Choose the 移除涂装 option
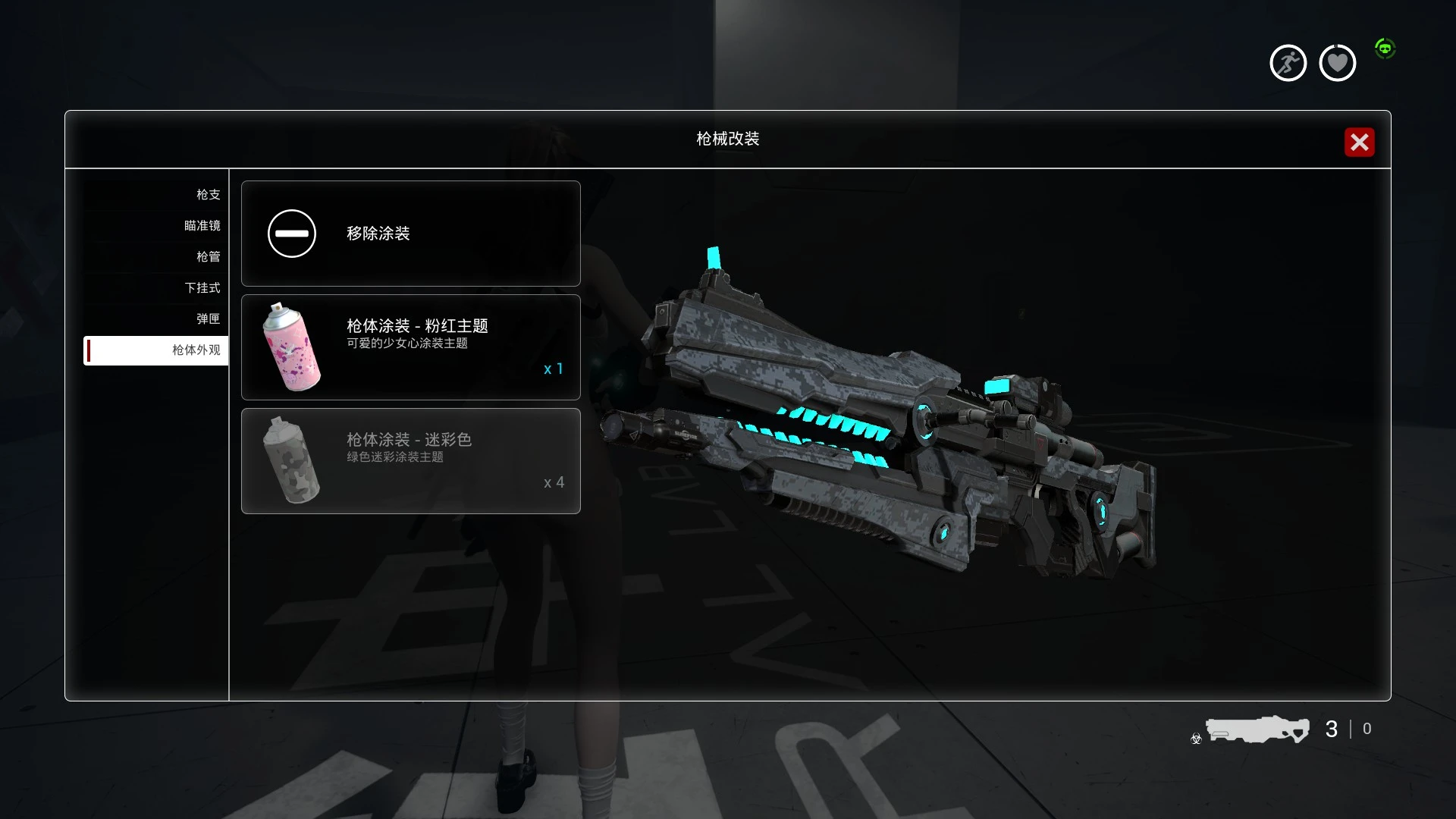This screenshot has width=1456, height=819. 410,234
